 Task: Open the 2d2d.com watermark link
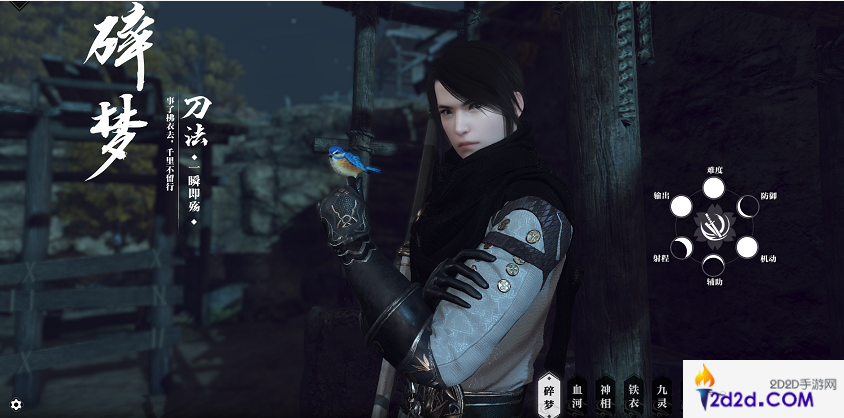(x=762, y=389)
